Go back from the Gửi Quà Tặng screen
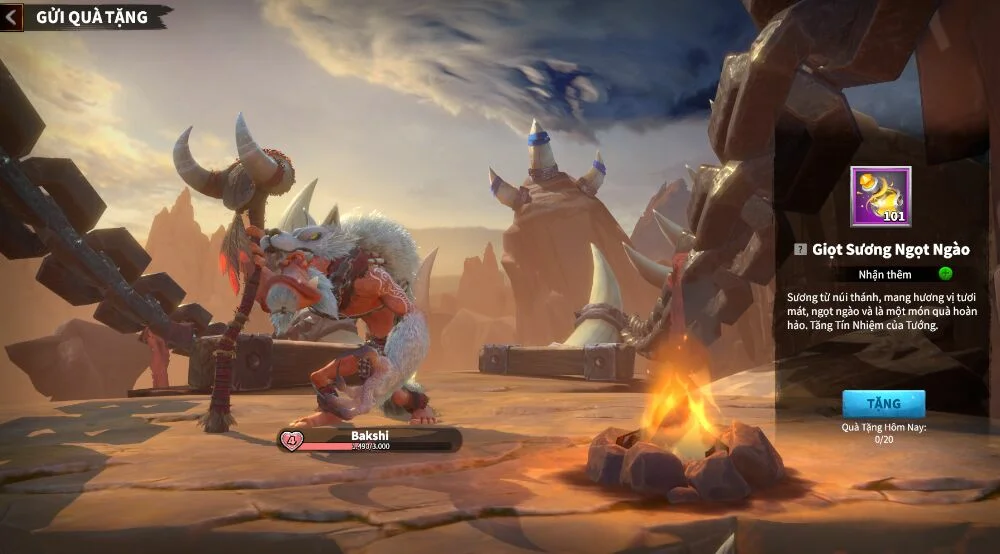 pos(13,17)
